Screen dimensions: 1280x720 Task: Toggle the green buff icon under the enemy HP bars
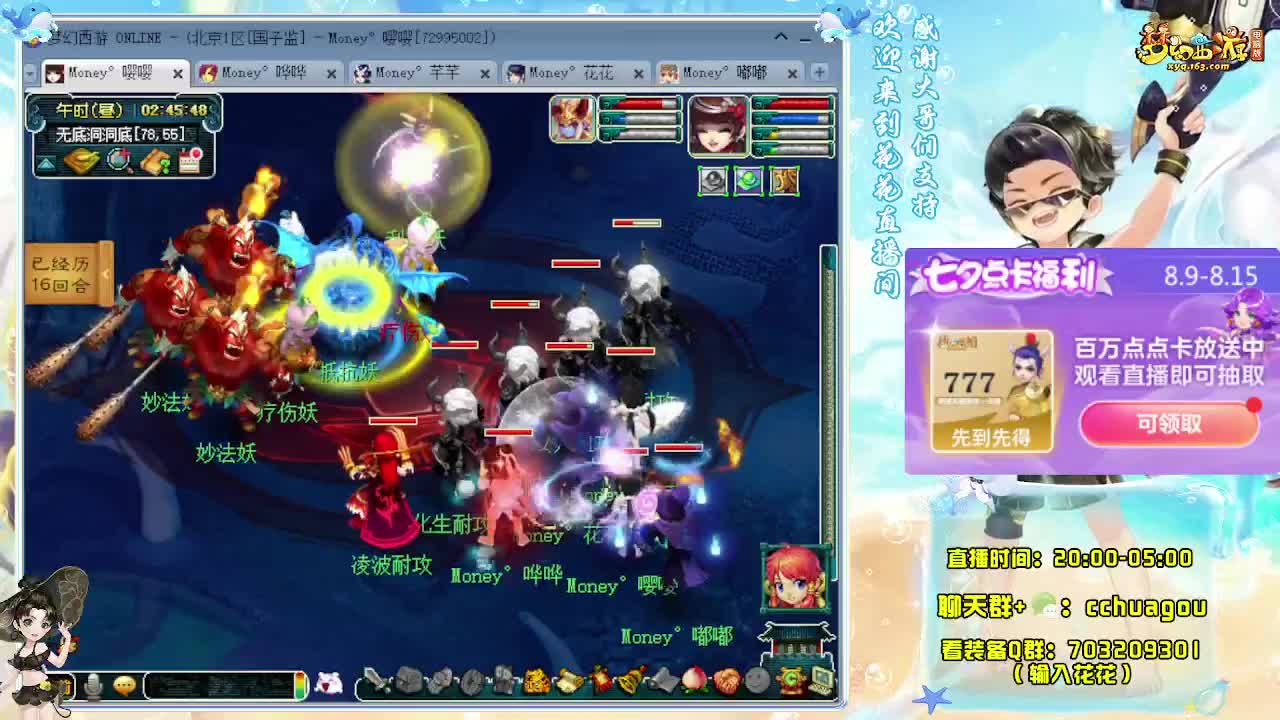(x=748, y=183)
